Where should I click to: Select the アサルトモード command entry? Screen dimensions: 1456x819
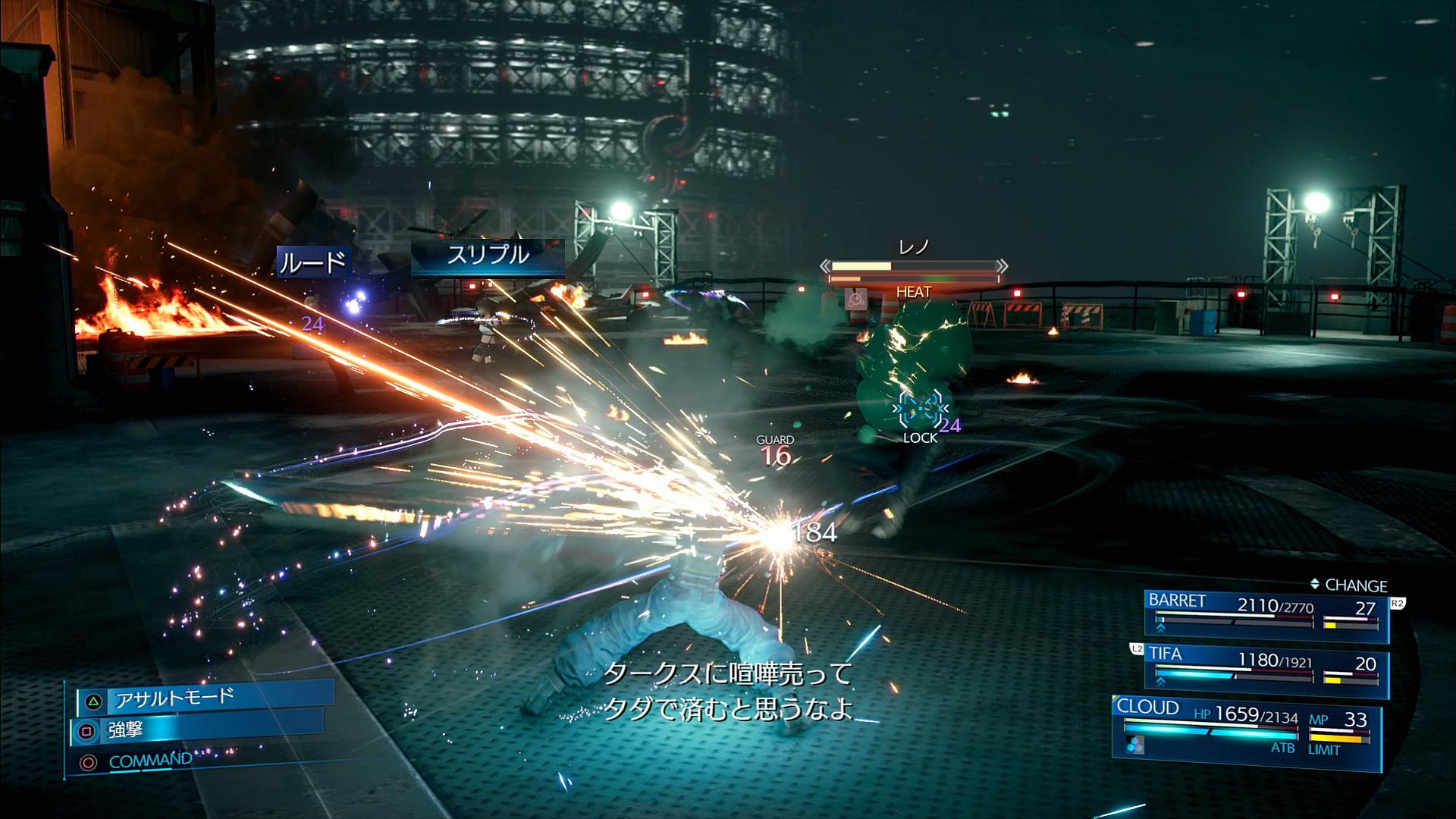tap(205, 698)
